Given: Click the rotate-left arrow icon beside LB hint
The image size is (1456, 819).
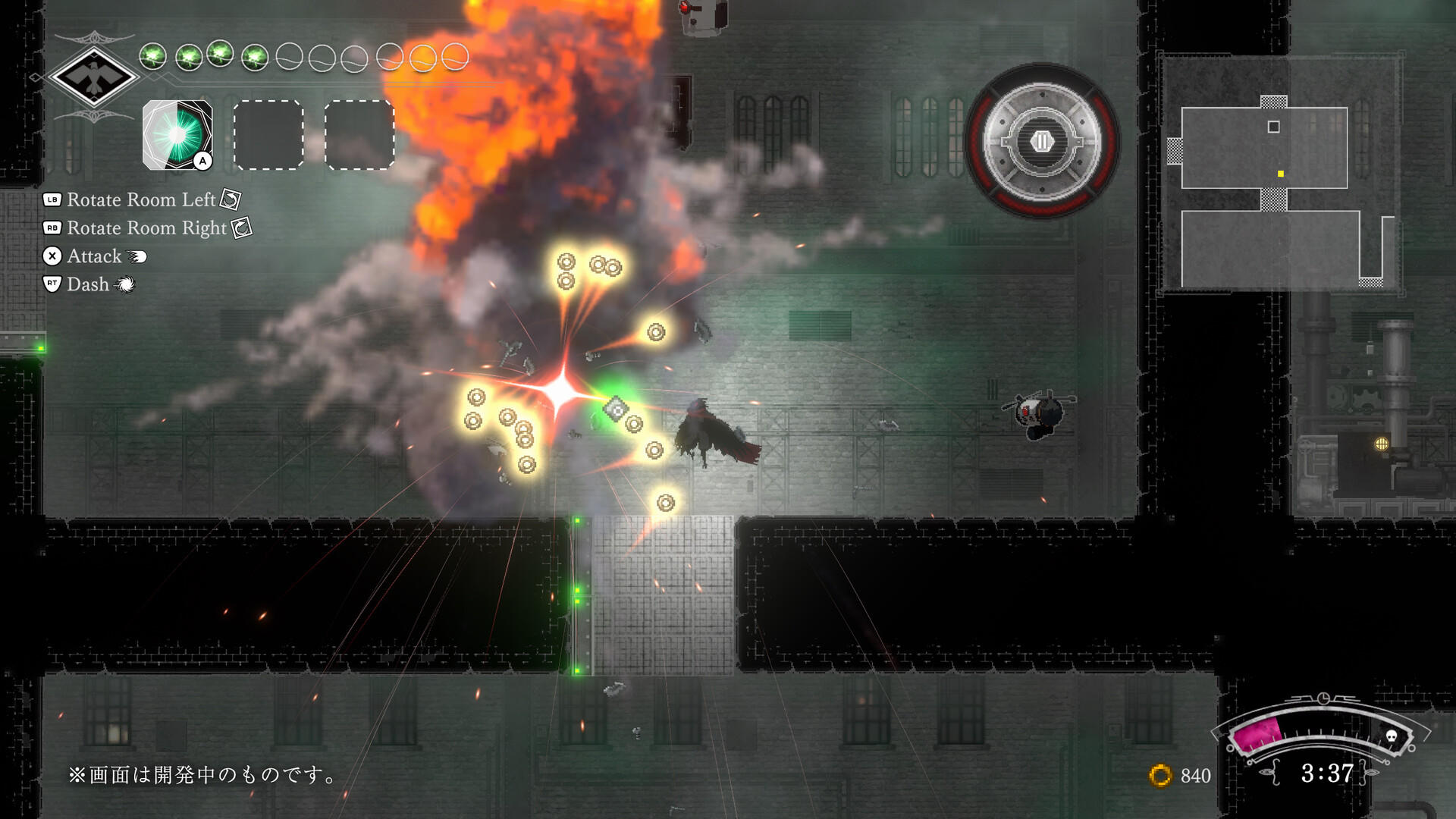Looking at the screenshot, I should pos(231,200).
